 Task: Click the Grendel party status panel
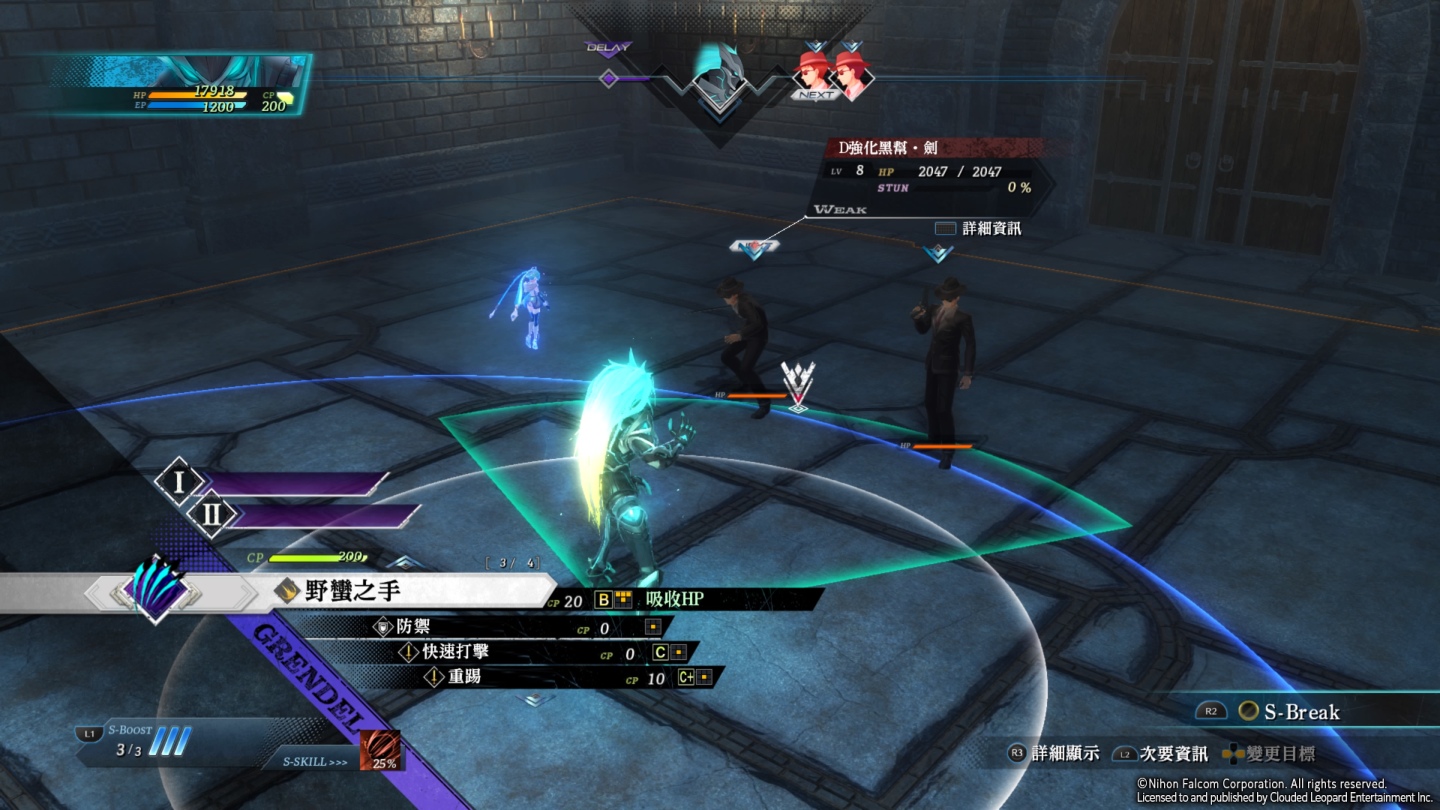pos(180,84)
